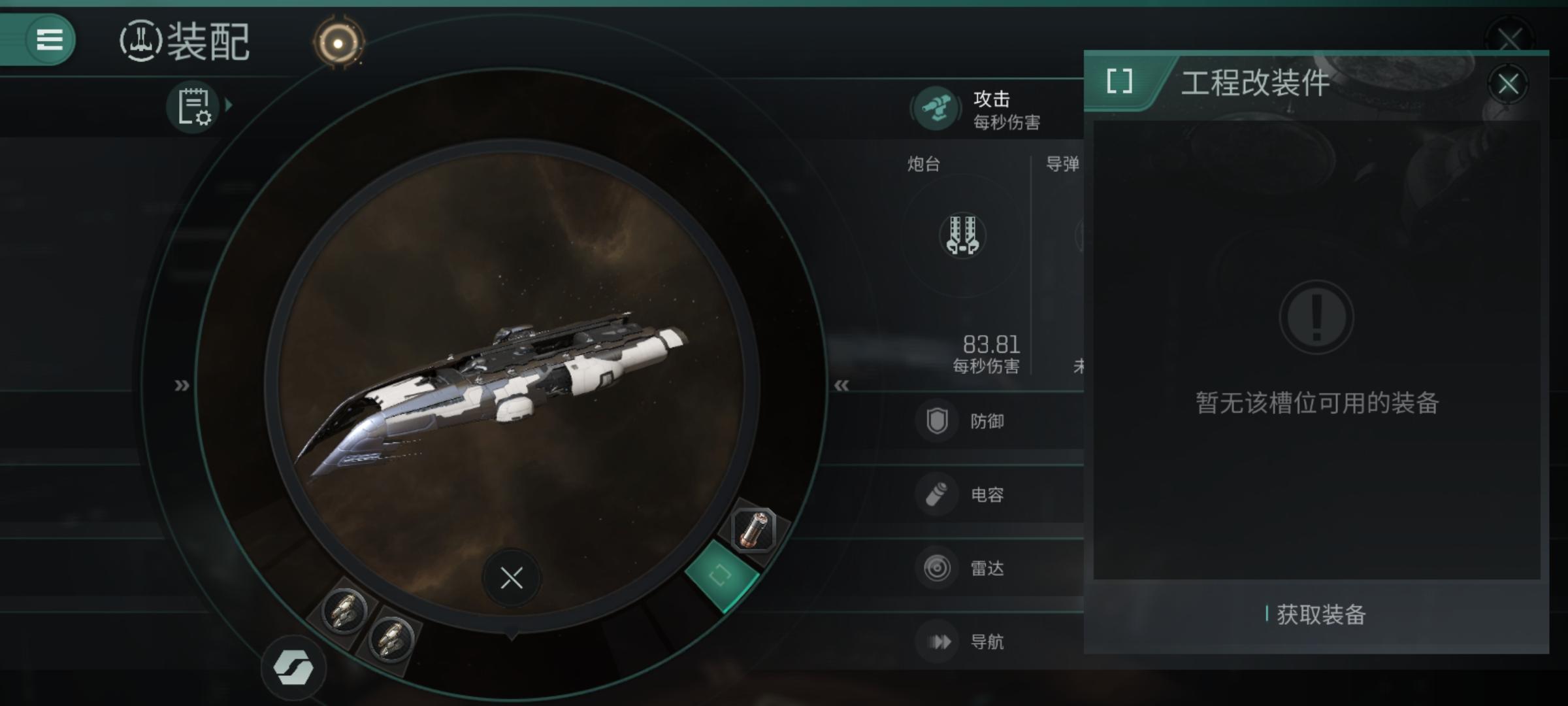This screenshot has width=1568, height=706.
Task: Expand the 导航 stats section
Action: (x=987, y=642)
